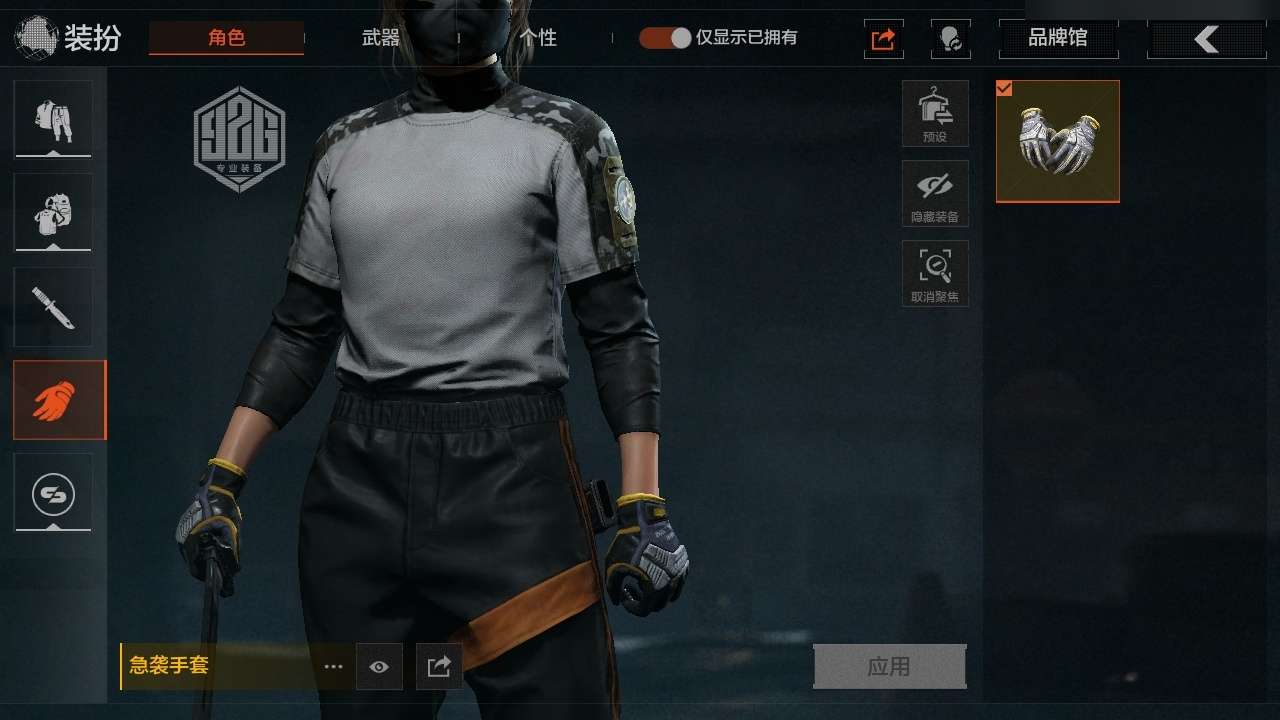Open the character swap icon
This screenshot has height=720, width=1280.
[x=950, y=39]
